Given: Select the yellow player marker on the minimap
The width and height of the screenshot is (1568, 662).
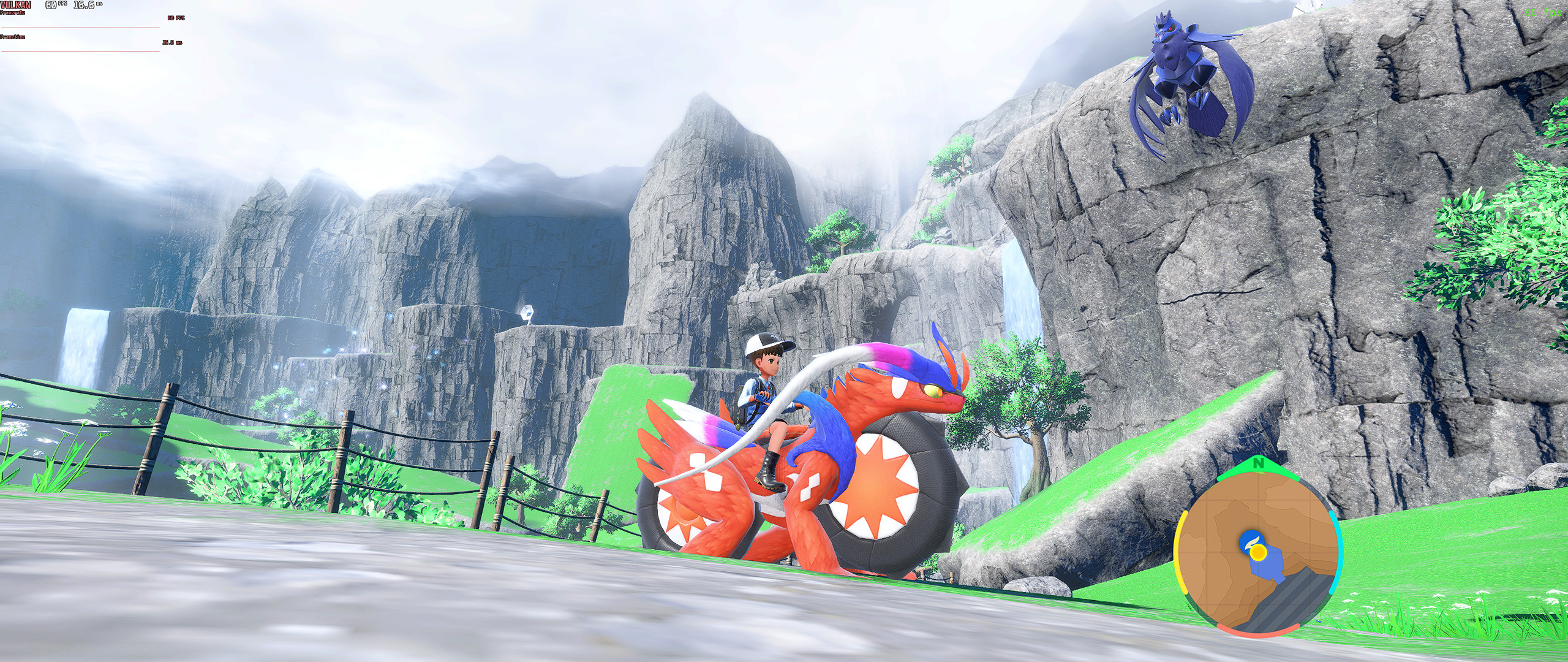Looking at the screenshot, I should tap(1259, 552).
